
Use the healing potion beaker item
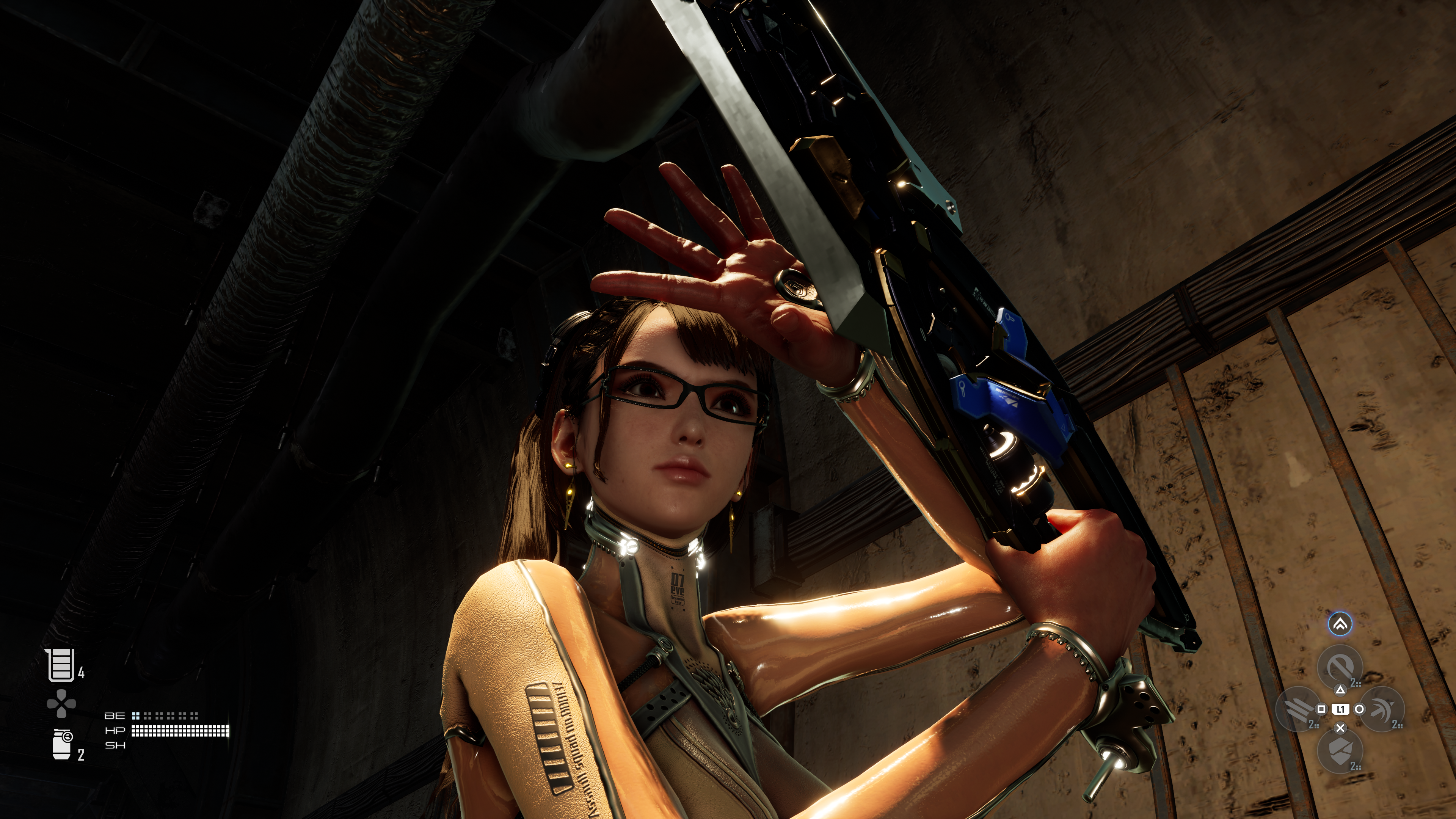(60, 665)
